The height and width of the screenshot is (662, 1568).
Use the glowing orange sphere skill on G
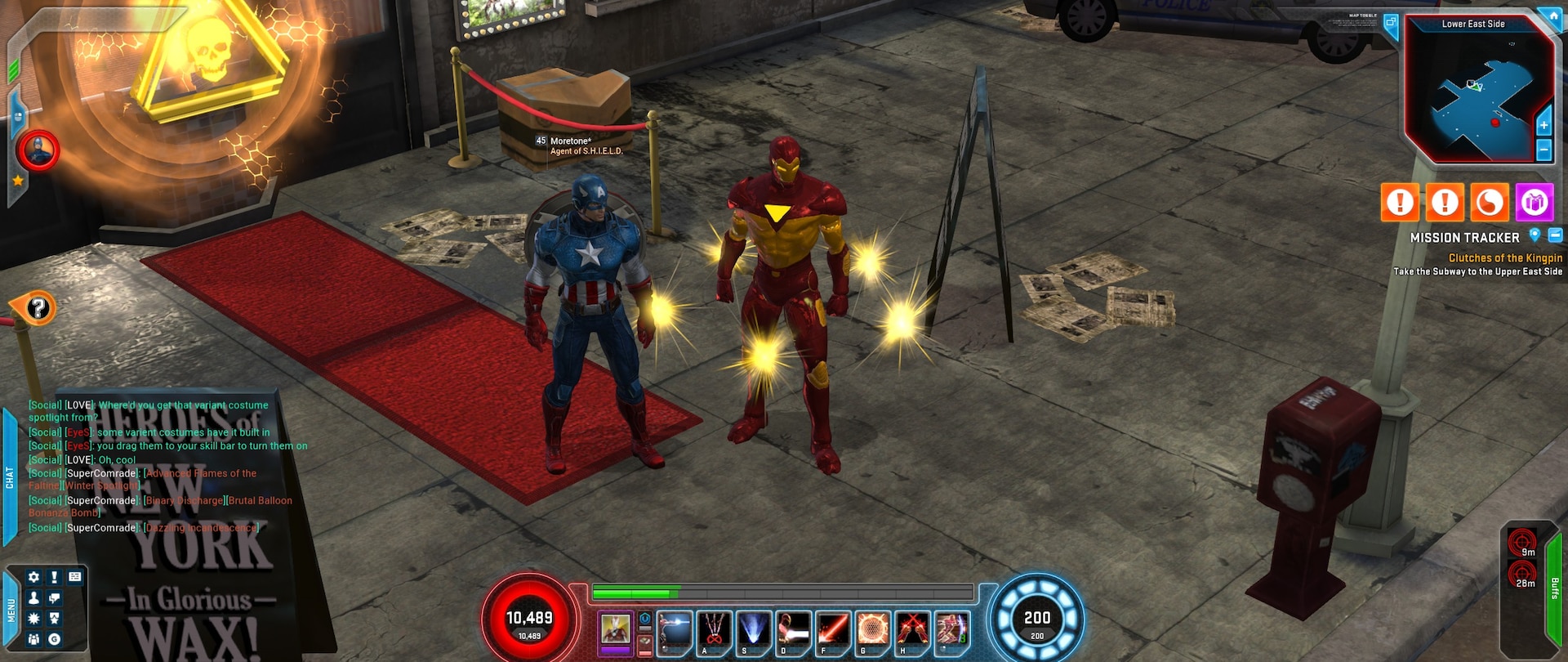(871, 631)
